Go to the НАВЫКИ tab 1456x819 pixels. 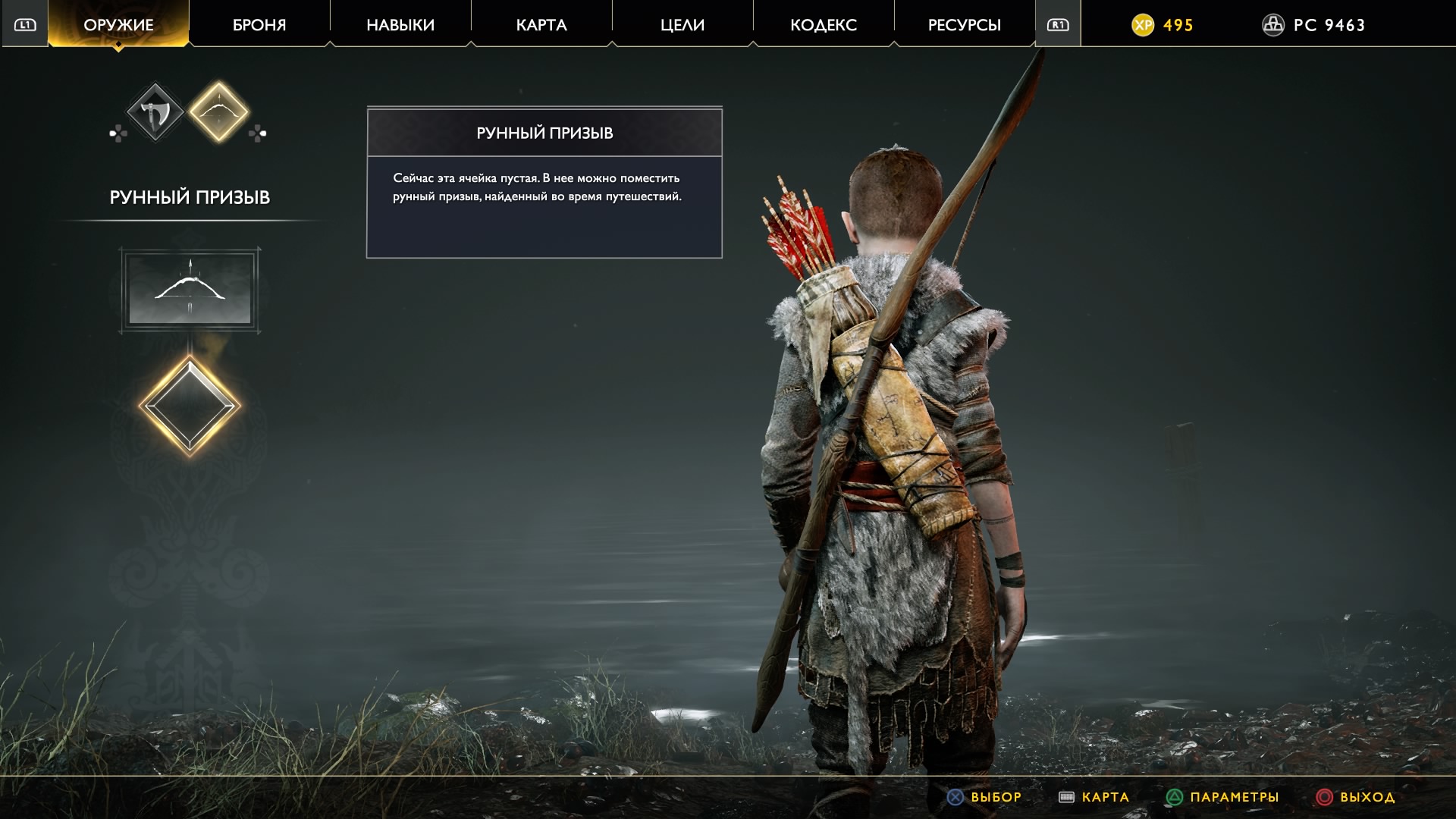pyautogui.click(x=400, y=25)
